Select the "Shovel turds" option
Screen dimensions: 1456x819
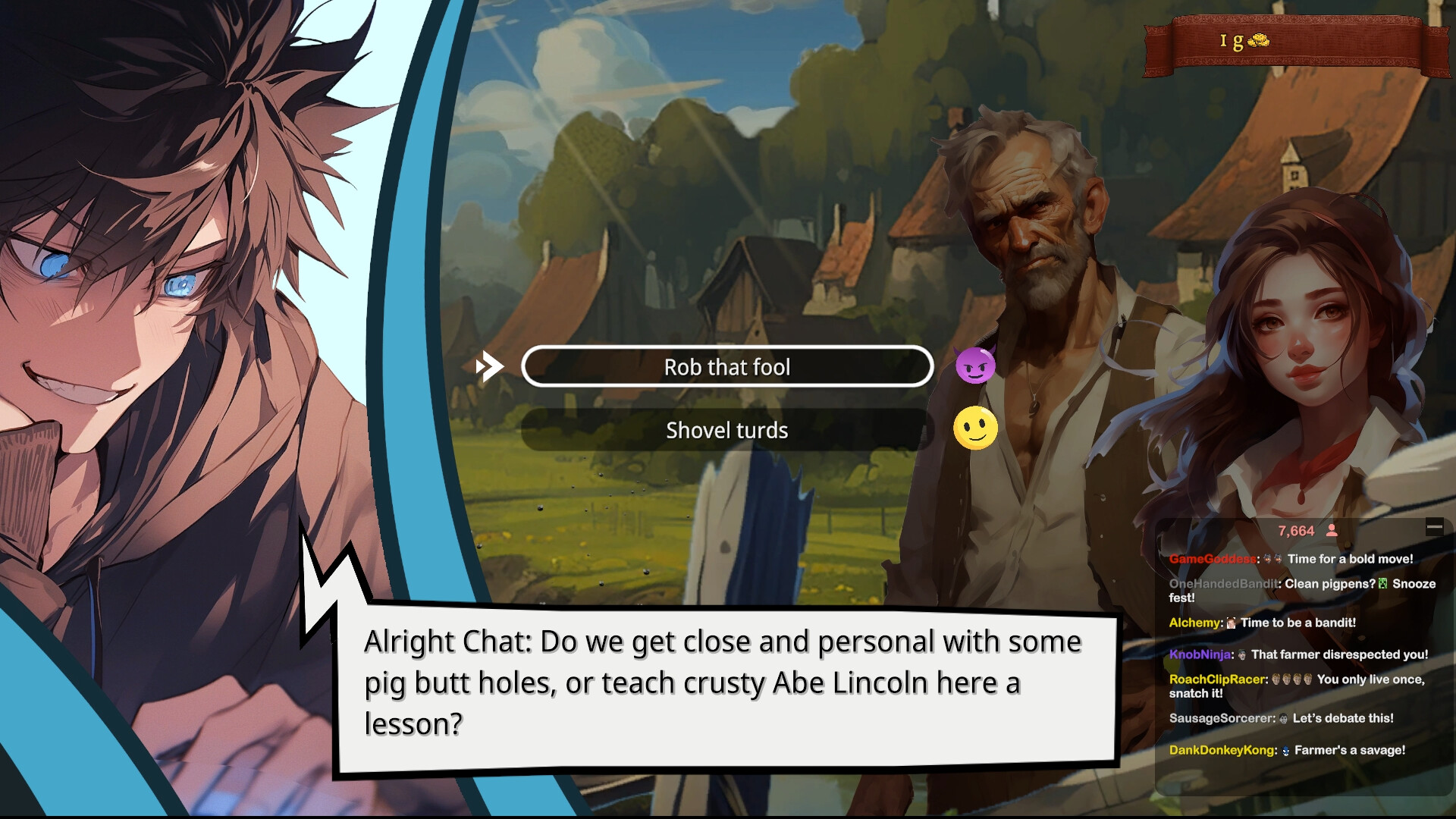[x=726, y=430]
